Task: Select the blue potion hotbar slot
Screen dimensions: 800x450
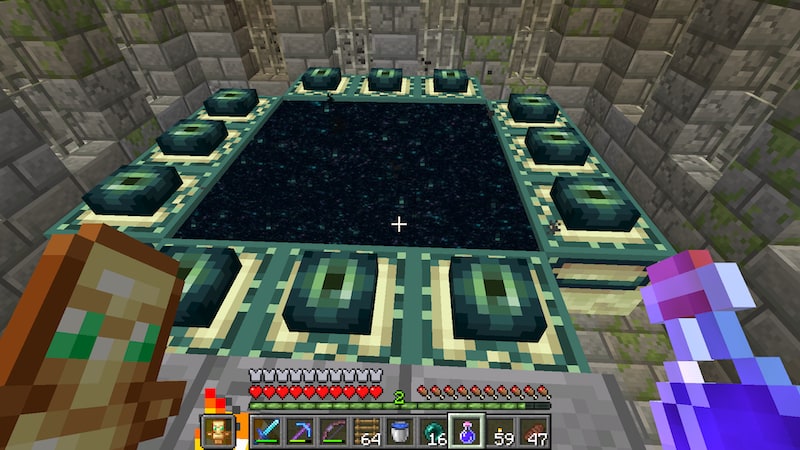Action: pos(467,432)
